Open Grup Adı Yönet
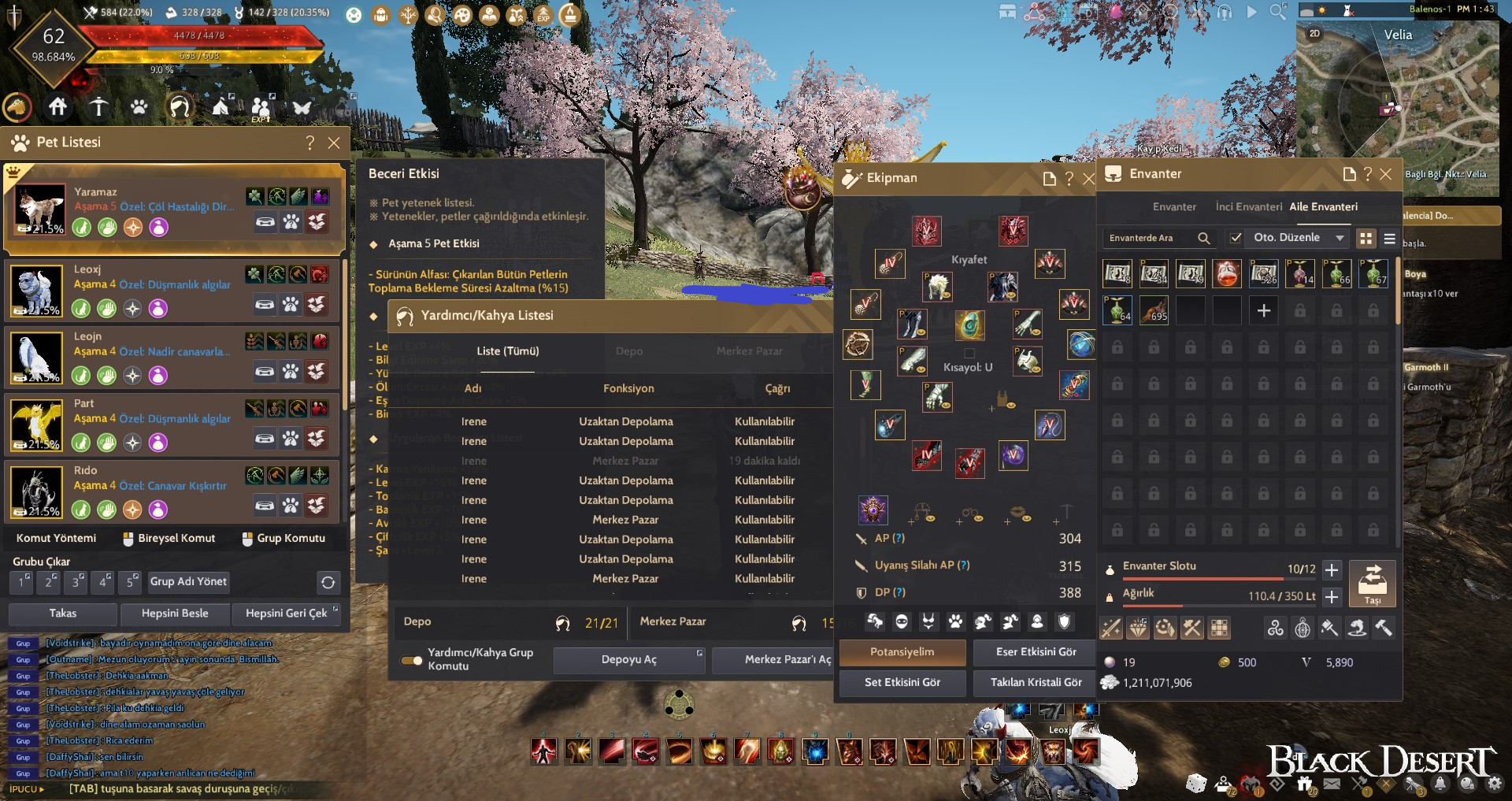 coord(188,582)
